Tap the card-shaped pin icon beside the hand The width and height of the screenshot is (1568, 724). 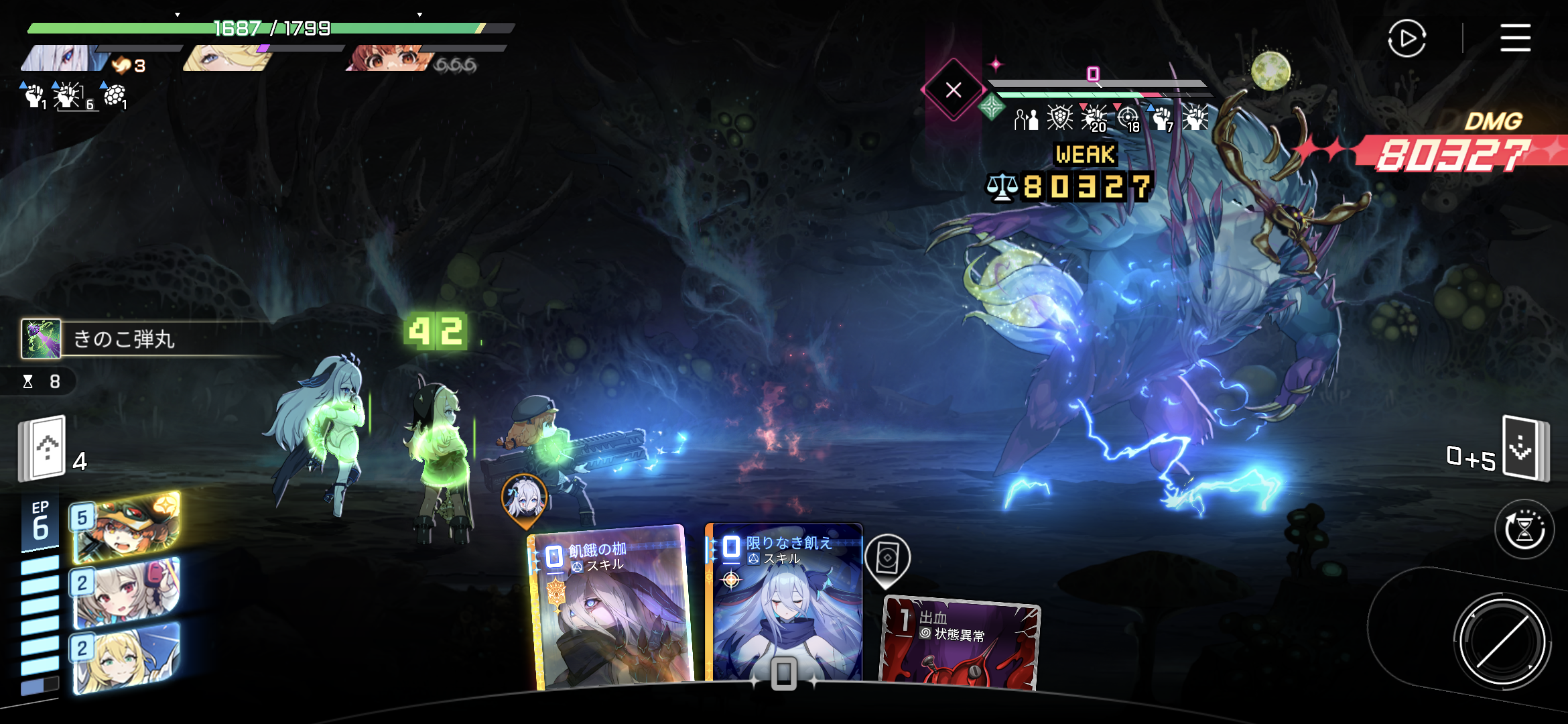point(887,558)
